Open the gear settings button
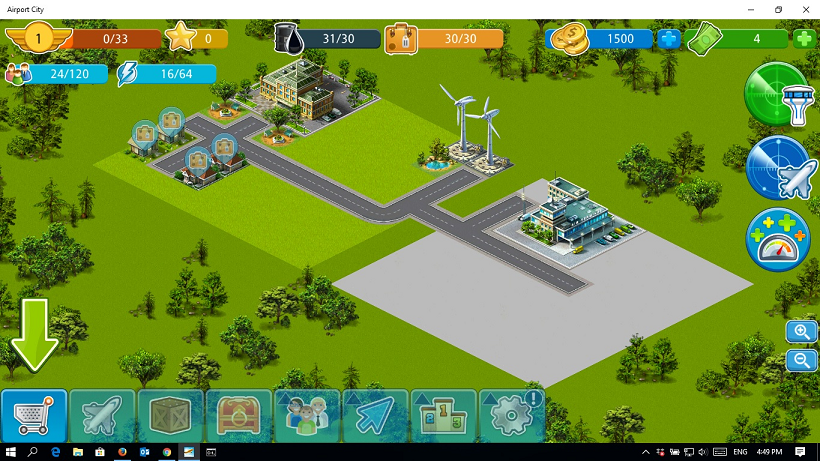 pyautogui.click(x=510, y=414)
